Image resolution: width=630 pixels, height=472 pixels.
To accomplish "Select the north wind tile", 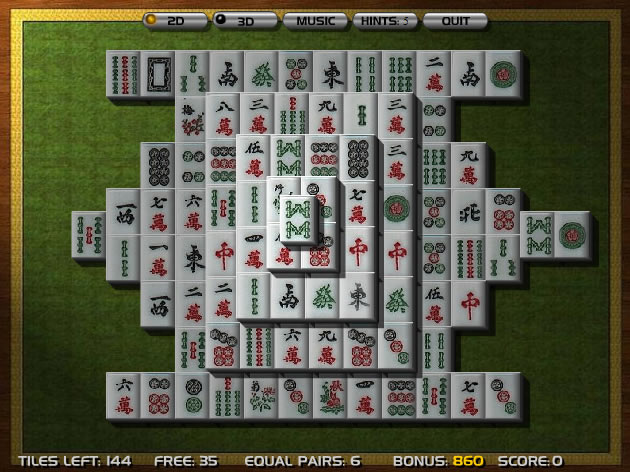I will pos(468,213).
